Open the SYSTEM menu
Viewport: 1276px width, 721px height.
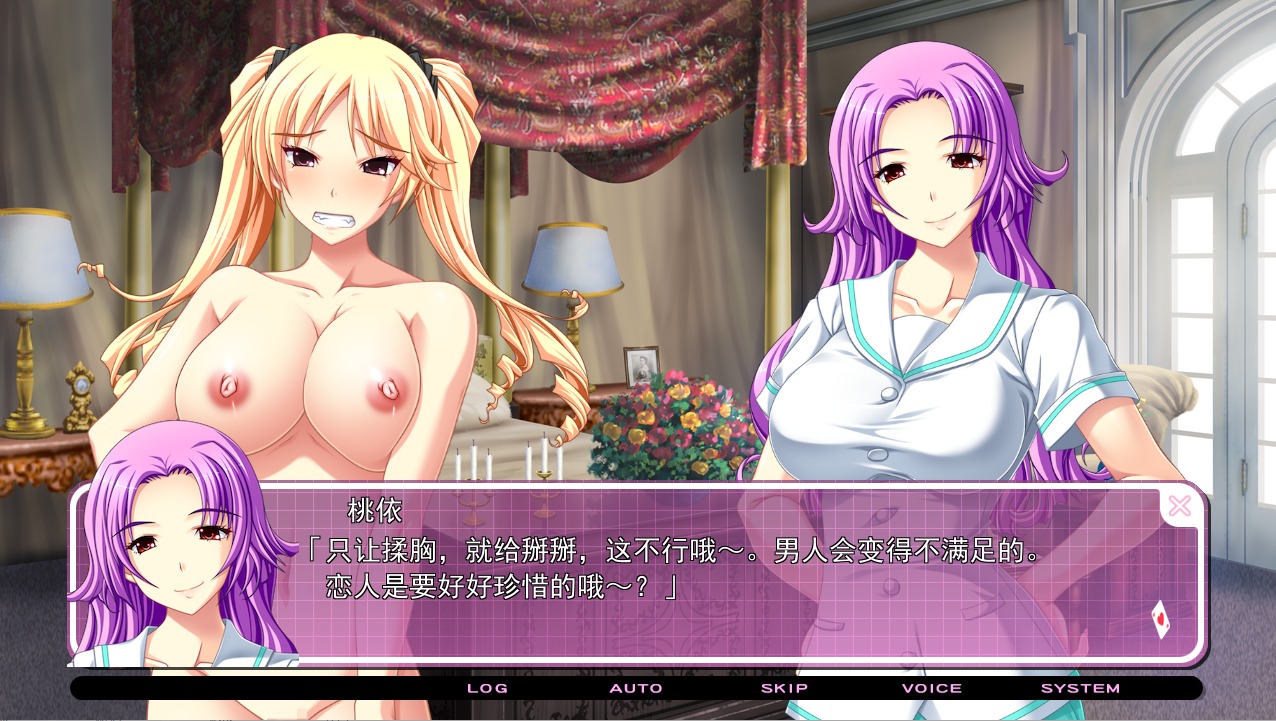1080,688
